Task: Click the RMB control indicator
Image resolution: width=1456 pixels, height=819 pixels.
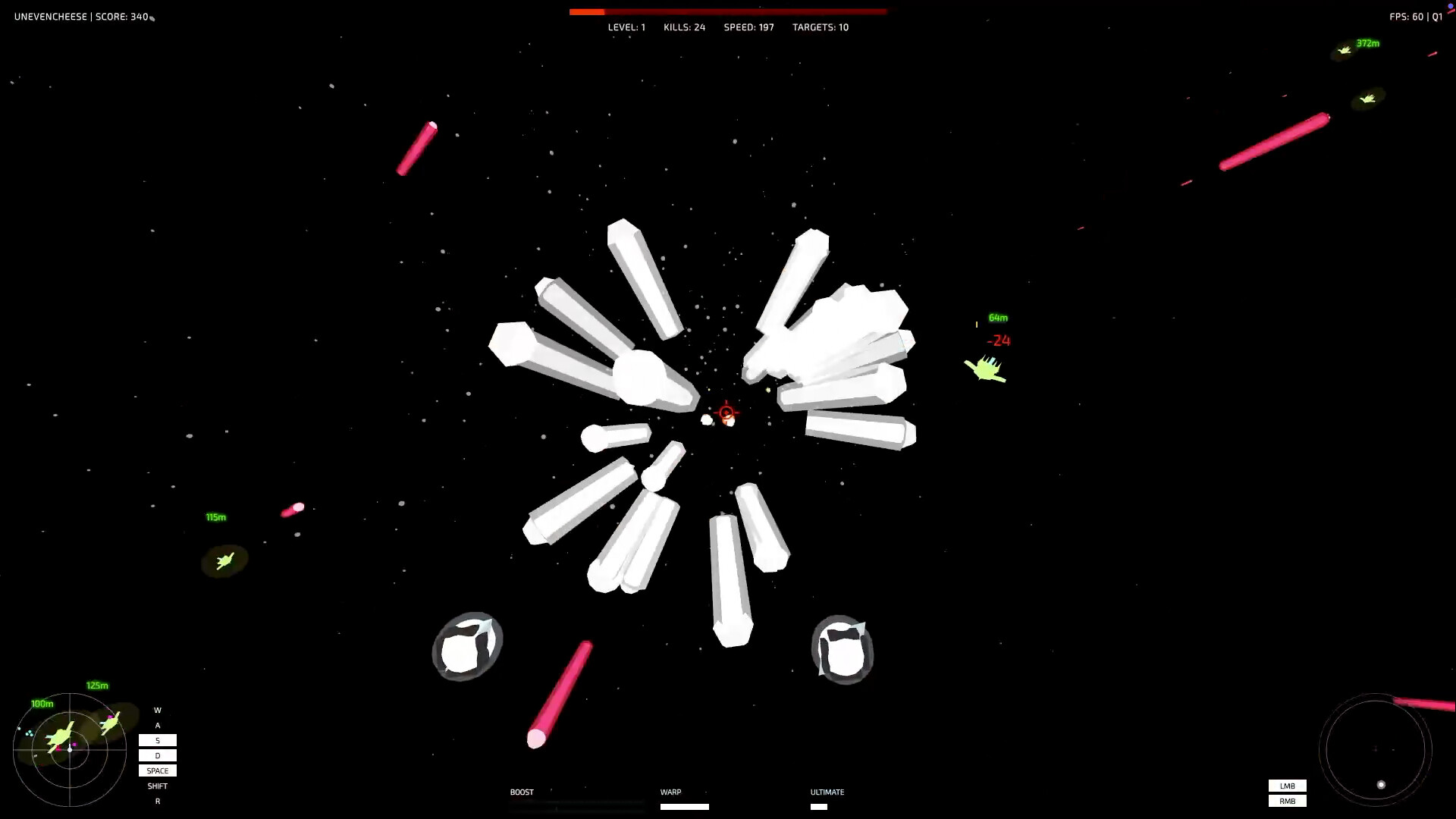Action: point(1287,801)
